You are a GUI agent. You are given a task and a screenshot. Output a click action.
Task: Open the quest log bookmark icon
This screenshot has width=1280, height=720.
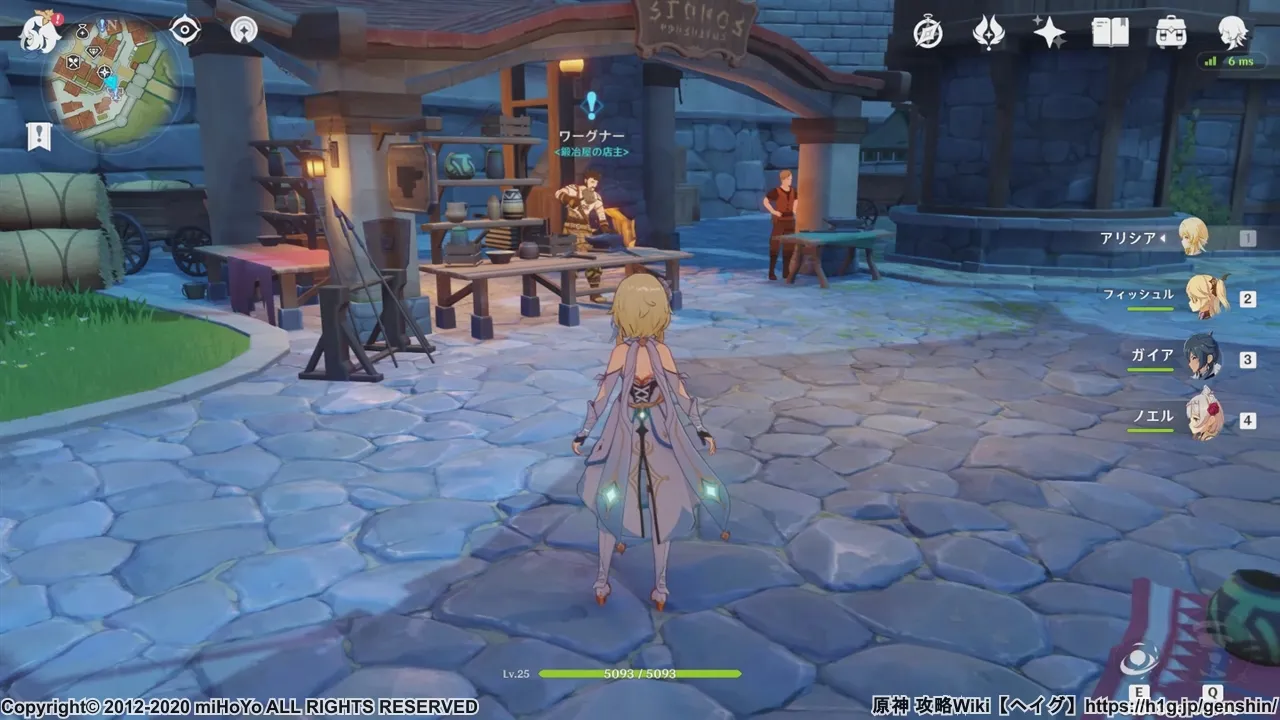(x=40, y=137)
